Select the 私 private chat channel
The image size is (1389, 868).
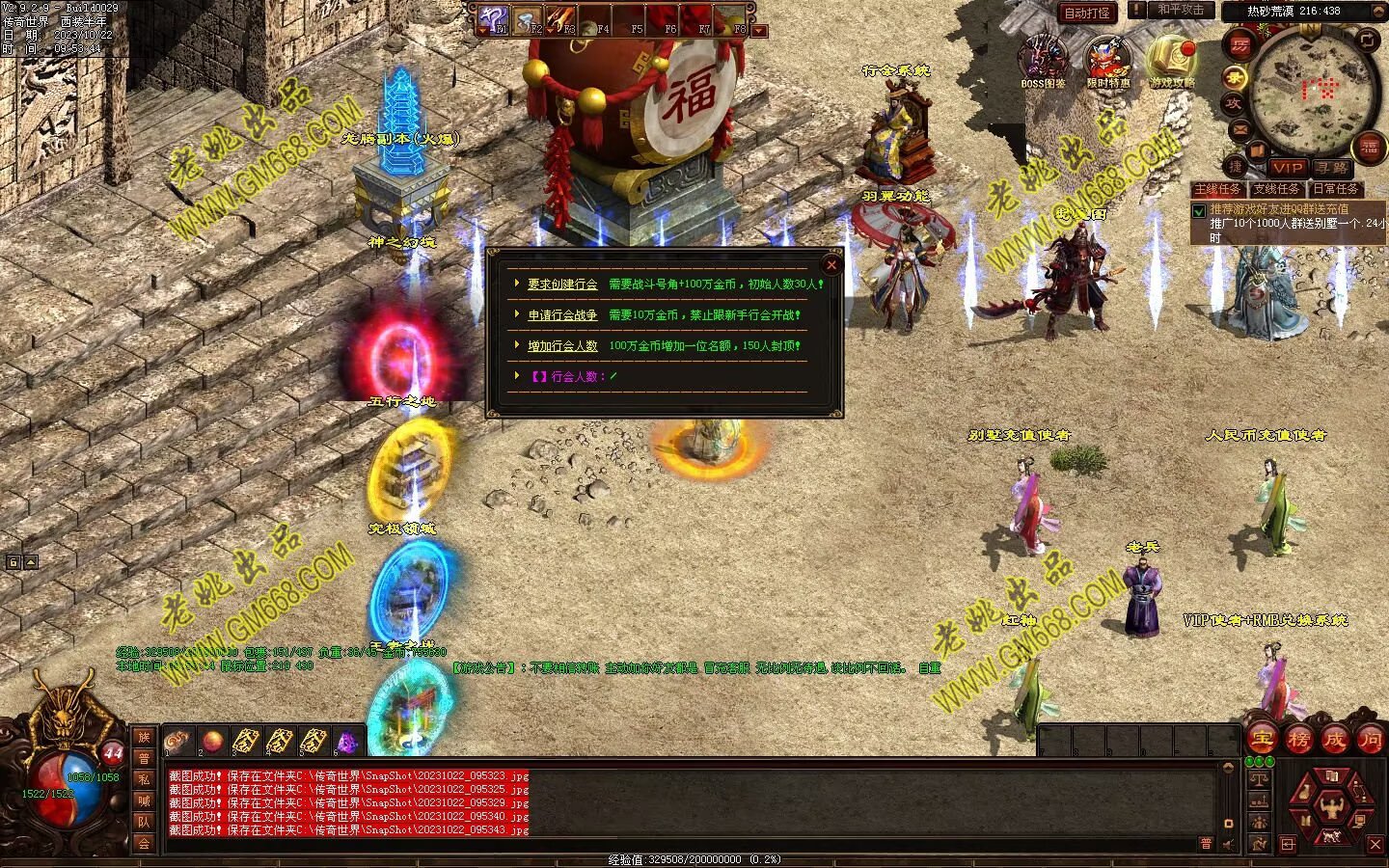pyautogui.click(x=144, y=779)
